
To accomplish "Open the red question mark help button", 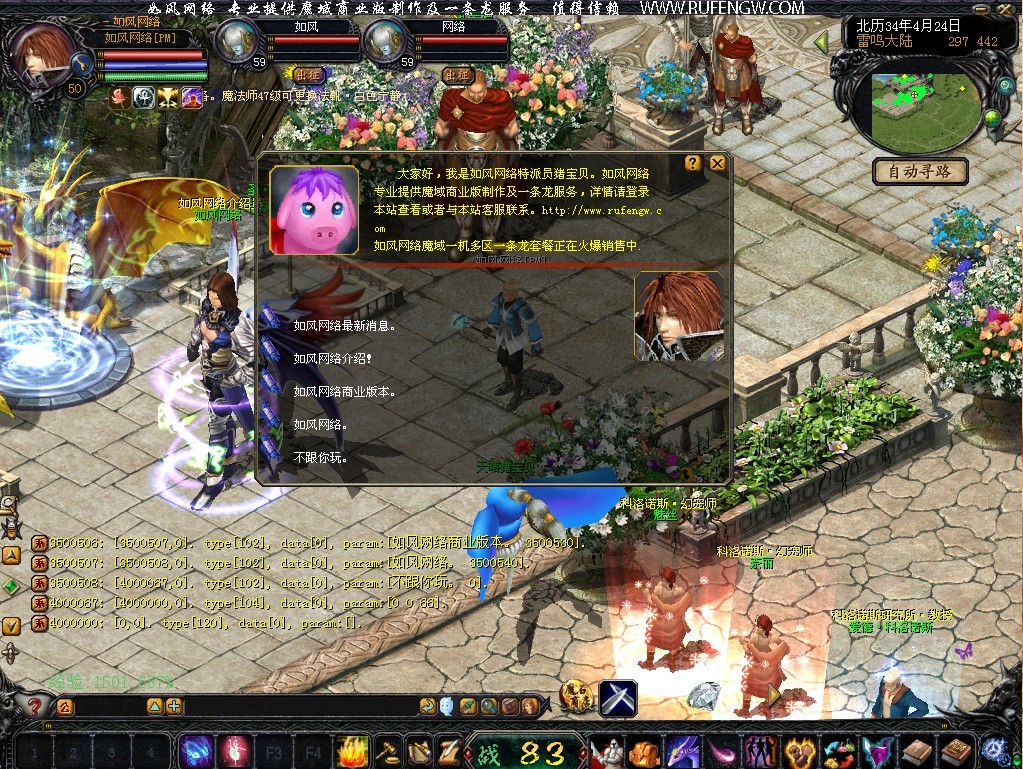I will point(35,706).
